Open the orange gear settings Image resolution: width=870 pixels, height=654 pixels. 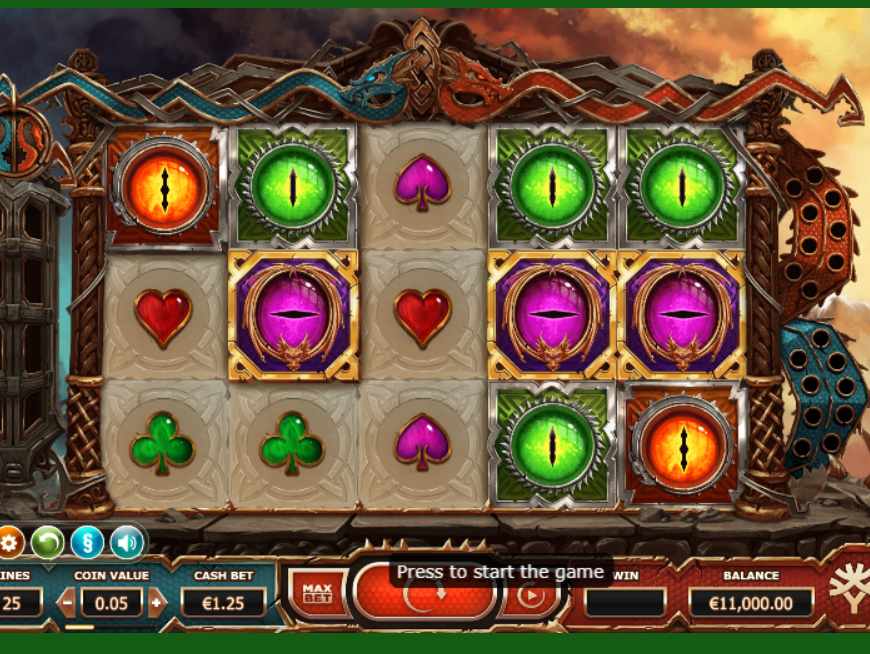(x=10, y=543)
